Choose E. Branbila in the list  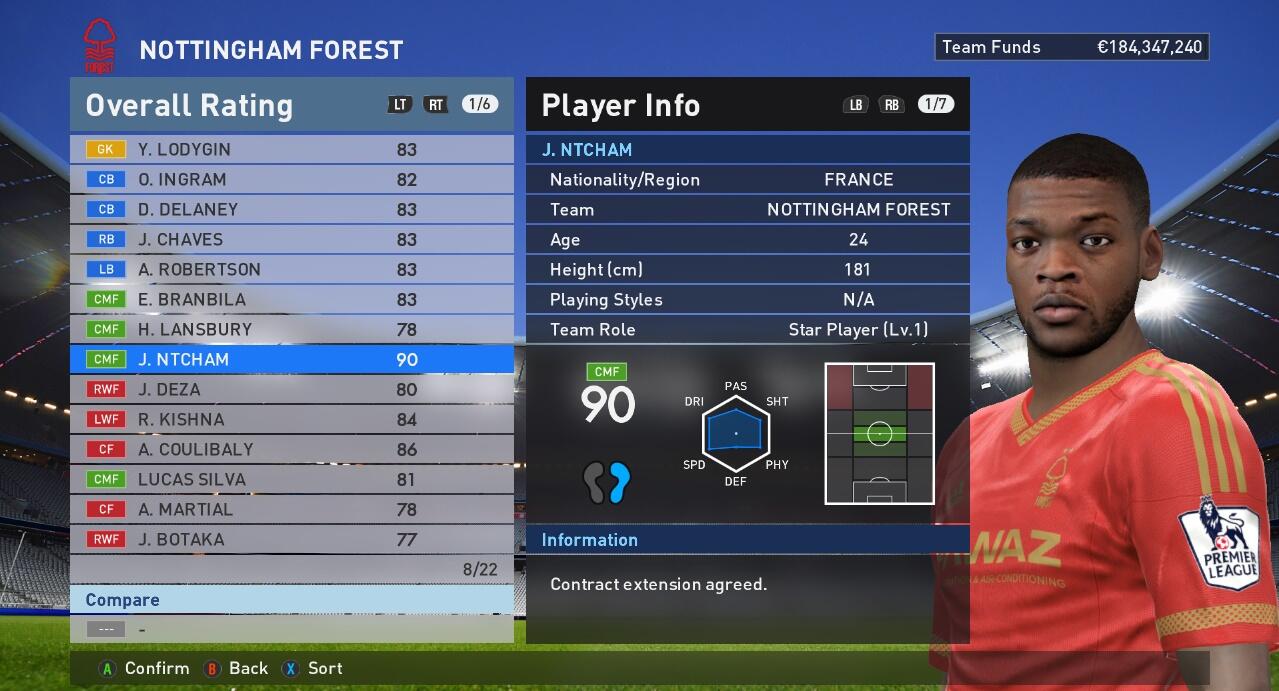click(x=290, y=299)
